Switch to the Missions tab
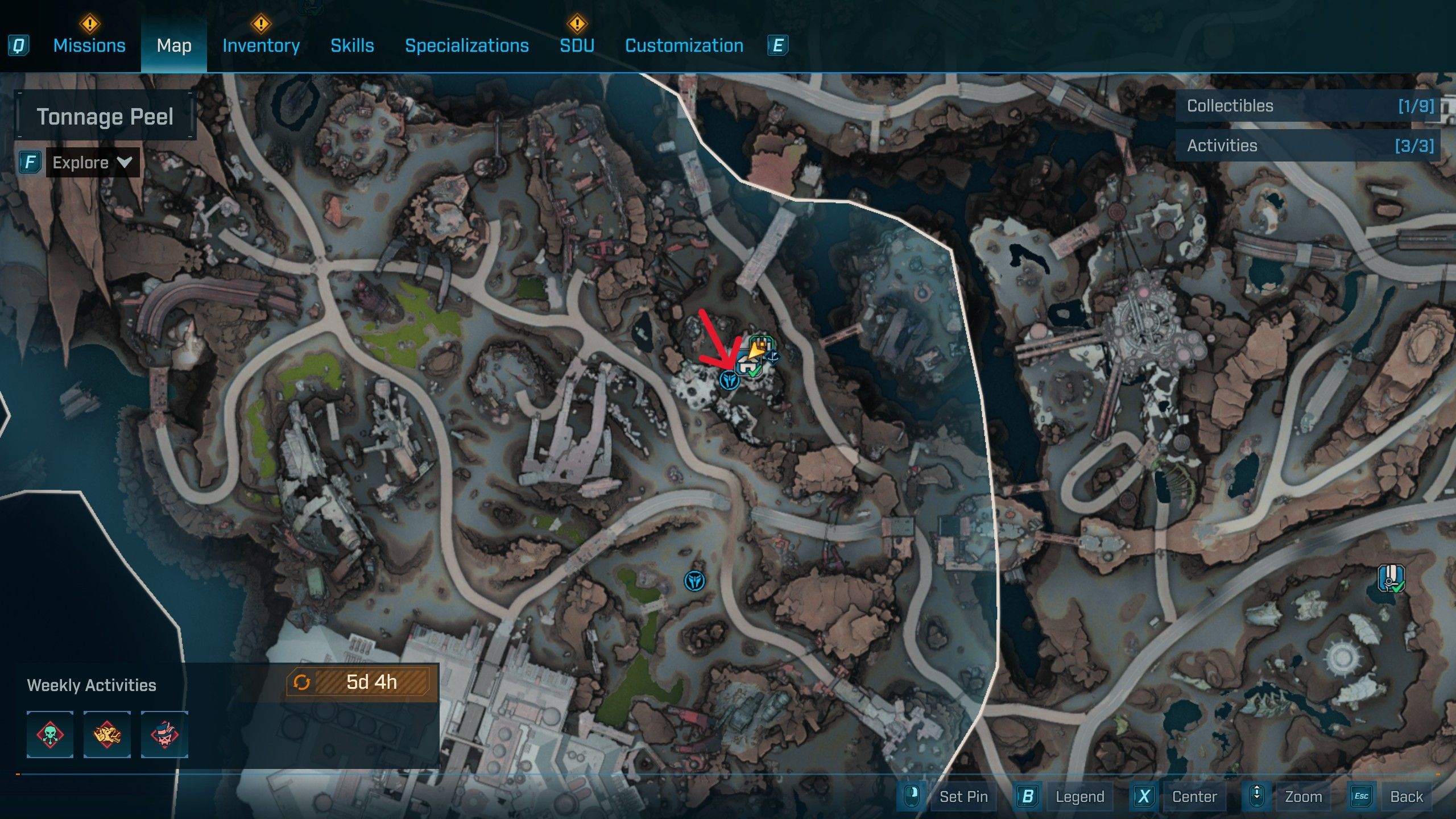This screenshot has height=819, width=1456. pos(89,45)
